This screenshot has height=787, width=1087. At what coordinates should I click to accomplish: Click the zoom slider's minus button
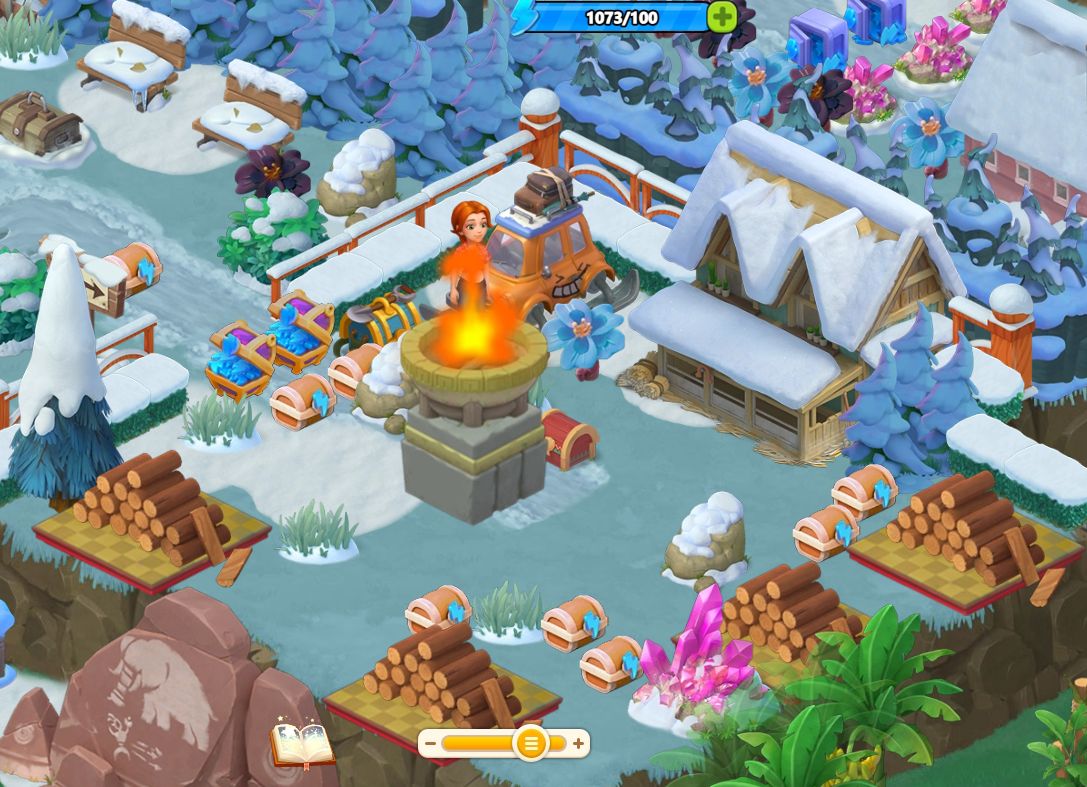tap(430, 743)
